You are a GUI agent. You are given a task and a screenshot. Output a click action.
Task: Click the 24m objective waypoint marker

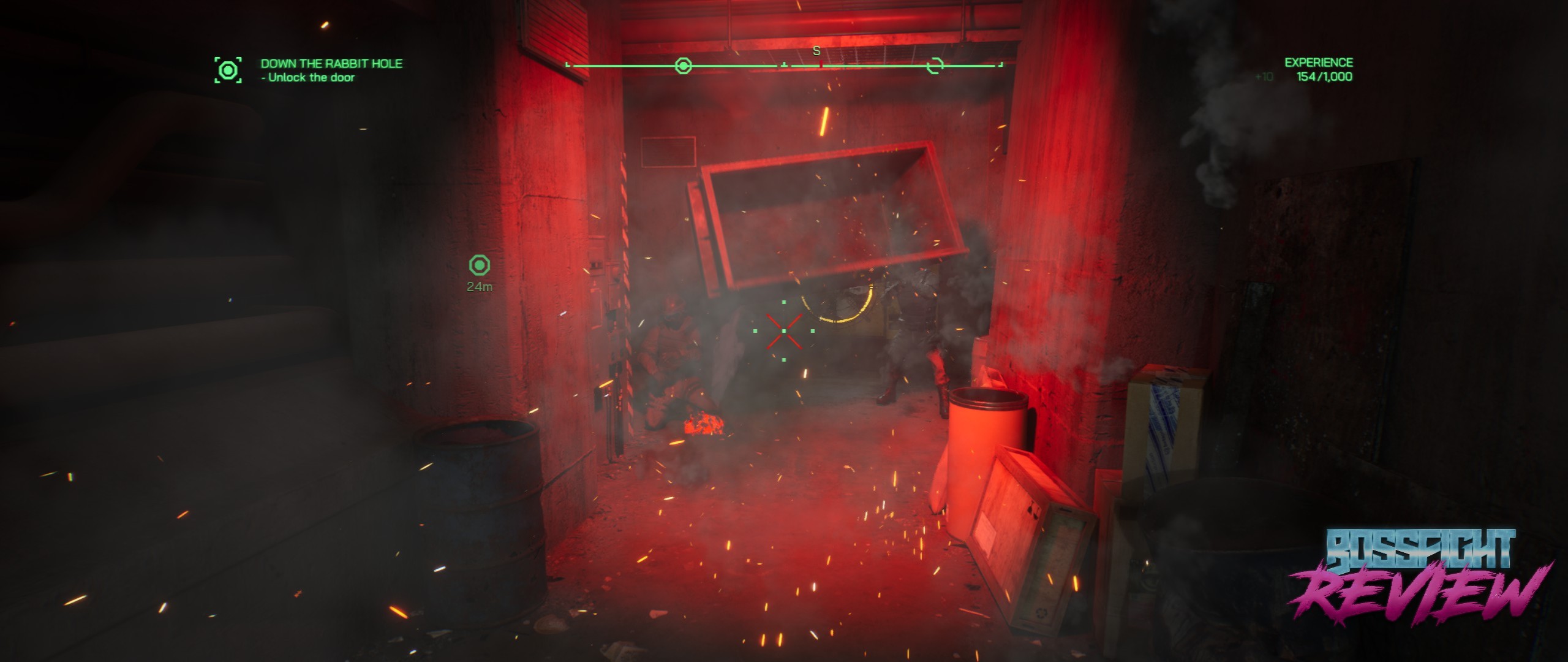click(x=480, y=266)
